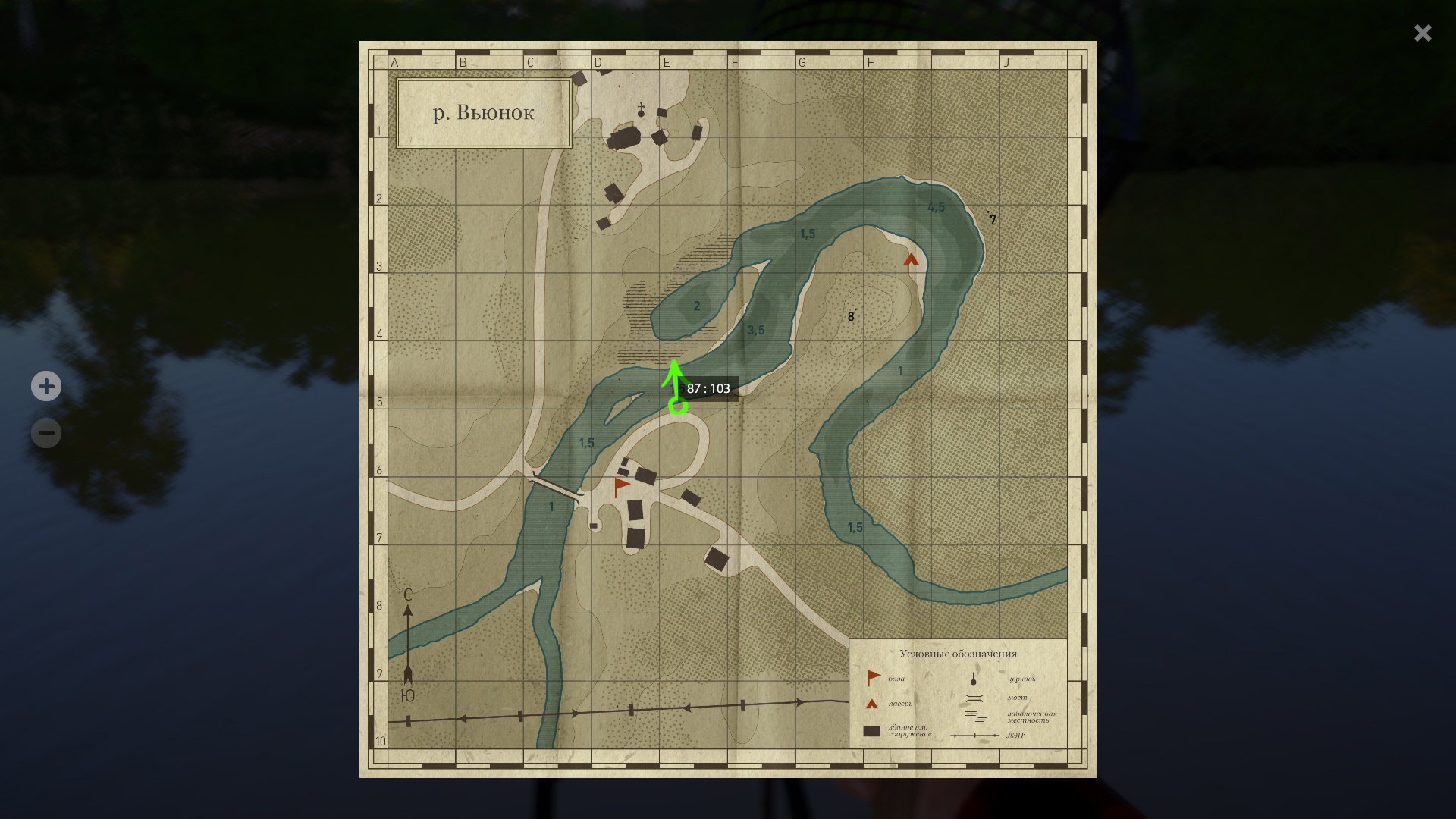Click the green player position marker
This screenshot has width=1456, height=819.
[x=678, y=406]
